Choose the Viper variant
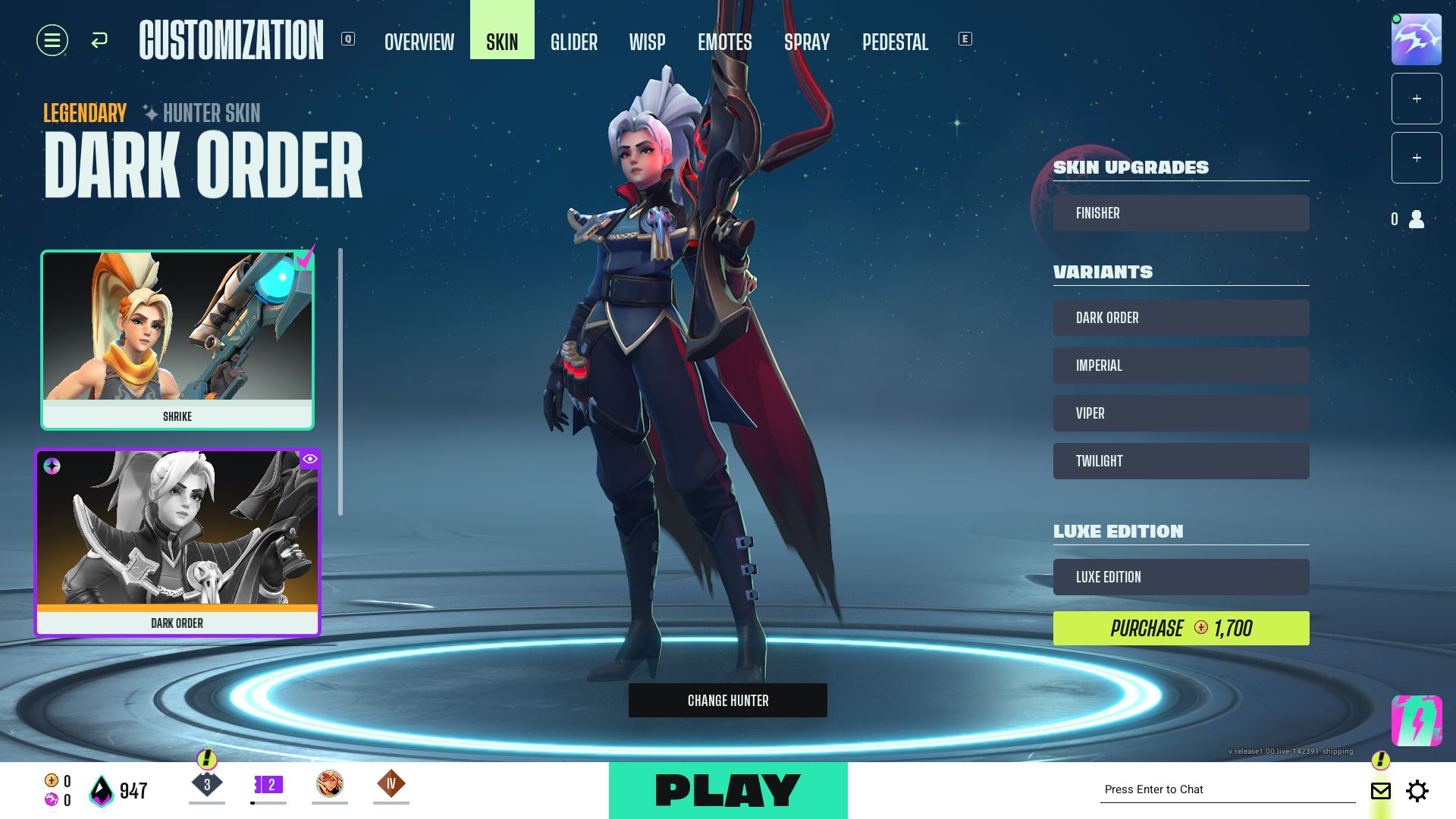The image size is (1456, 819). coord(1181,413)
